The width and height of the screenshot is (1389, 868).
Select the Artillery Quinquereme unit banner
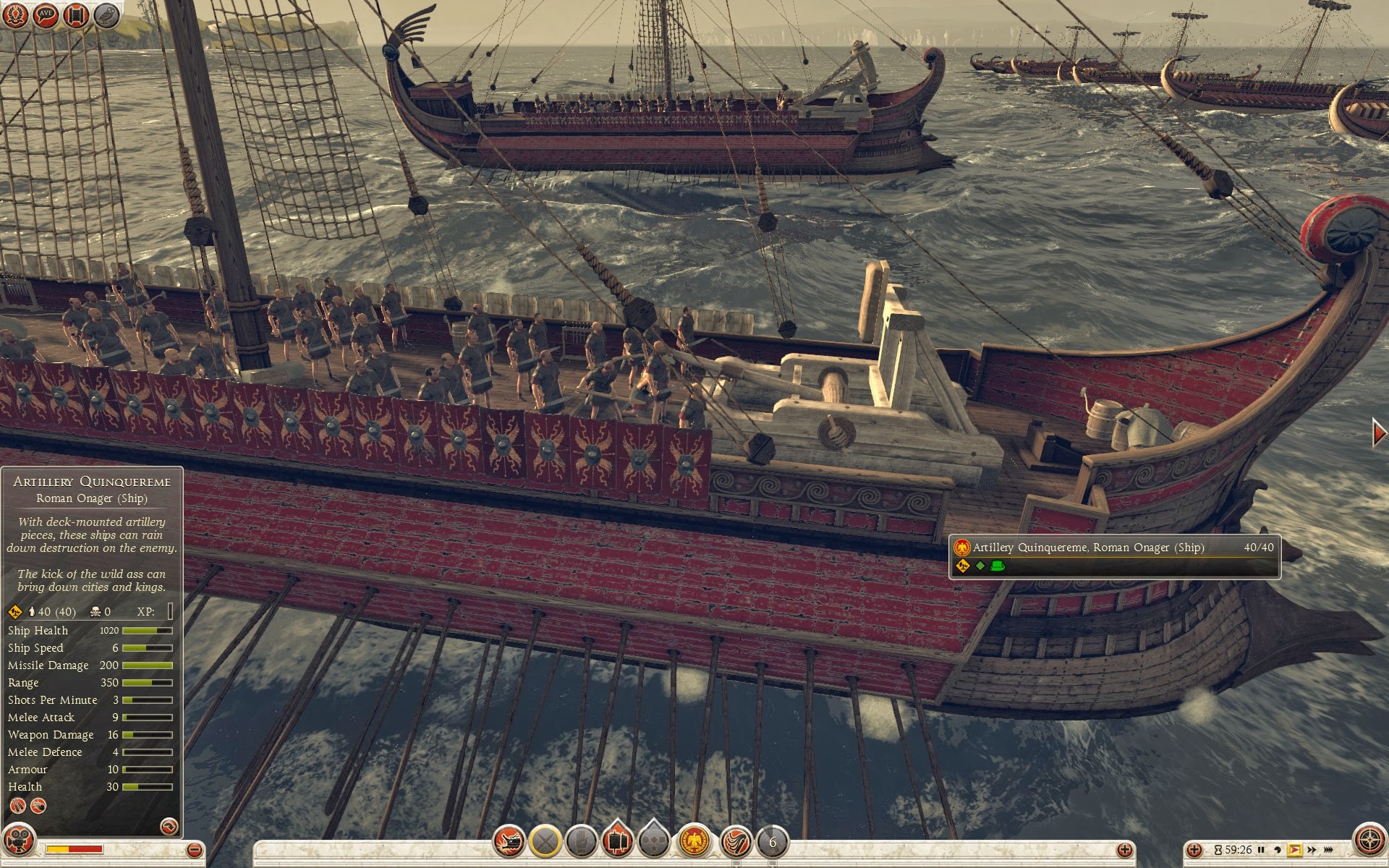point(1114,556)
